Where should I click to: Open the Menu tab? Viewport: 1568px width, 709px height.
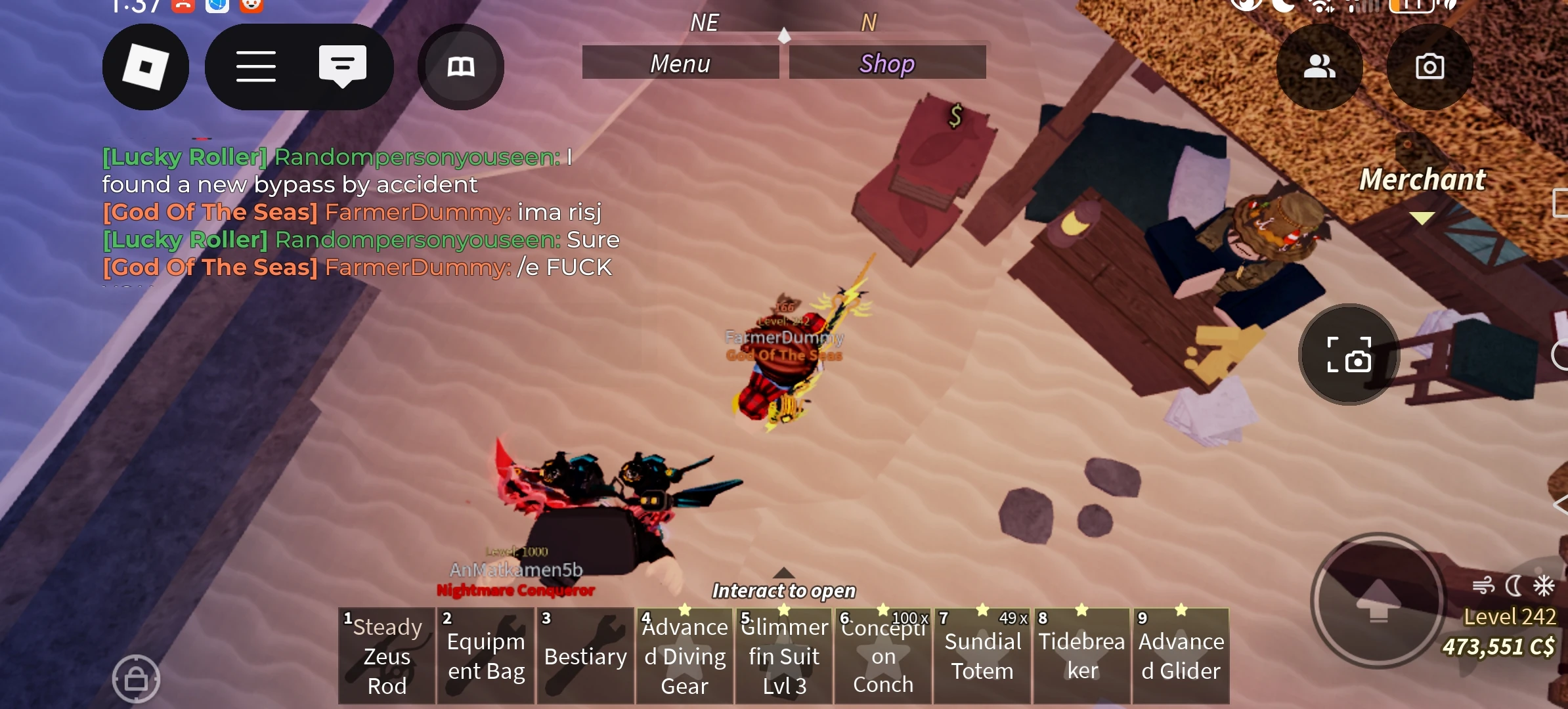(x=680, y=62)
